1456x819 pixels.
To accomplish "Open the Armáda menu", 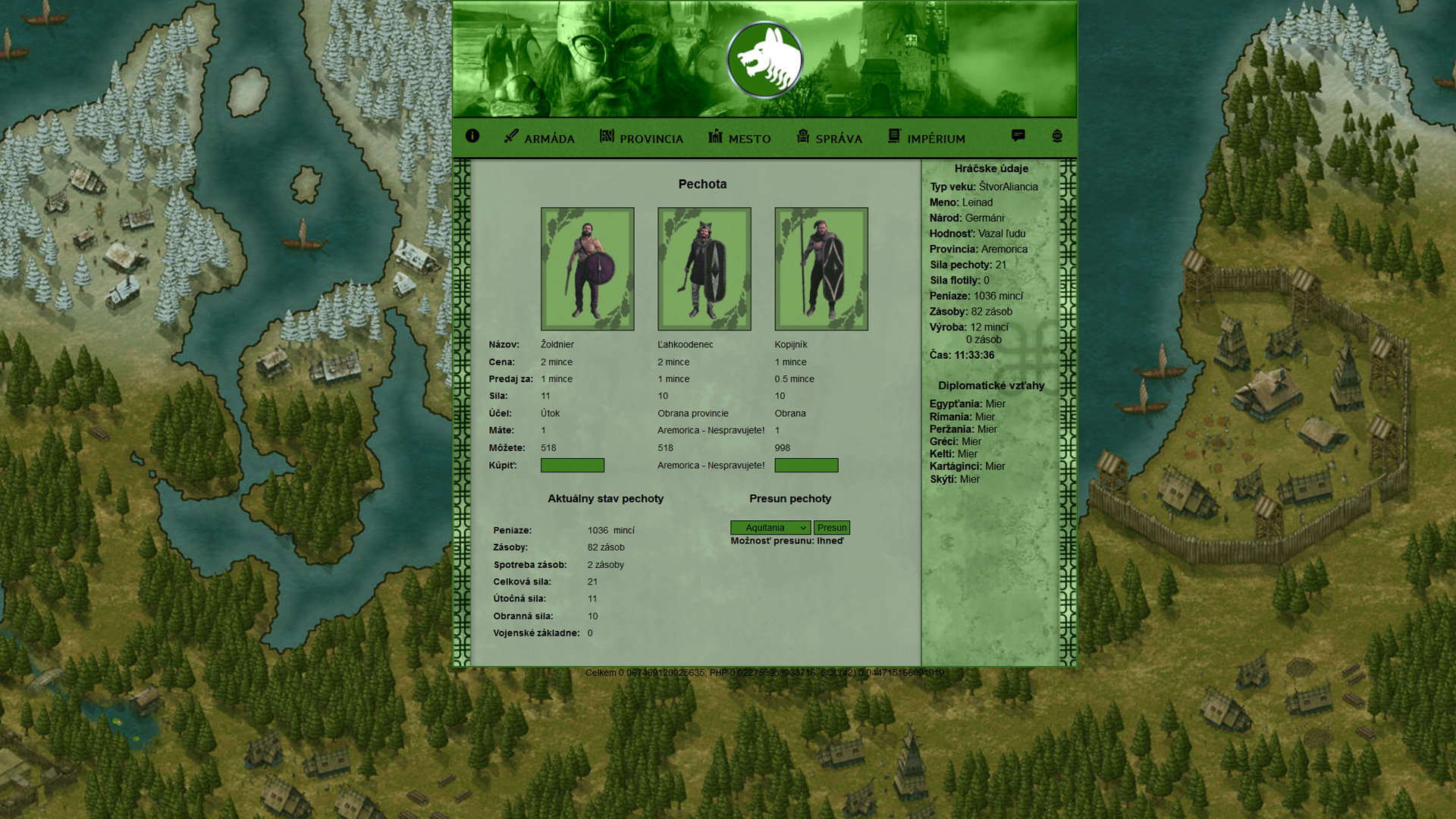I will (x=539, y=137).
